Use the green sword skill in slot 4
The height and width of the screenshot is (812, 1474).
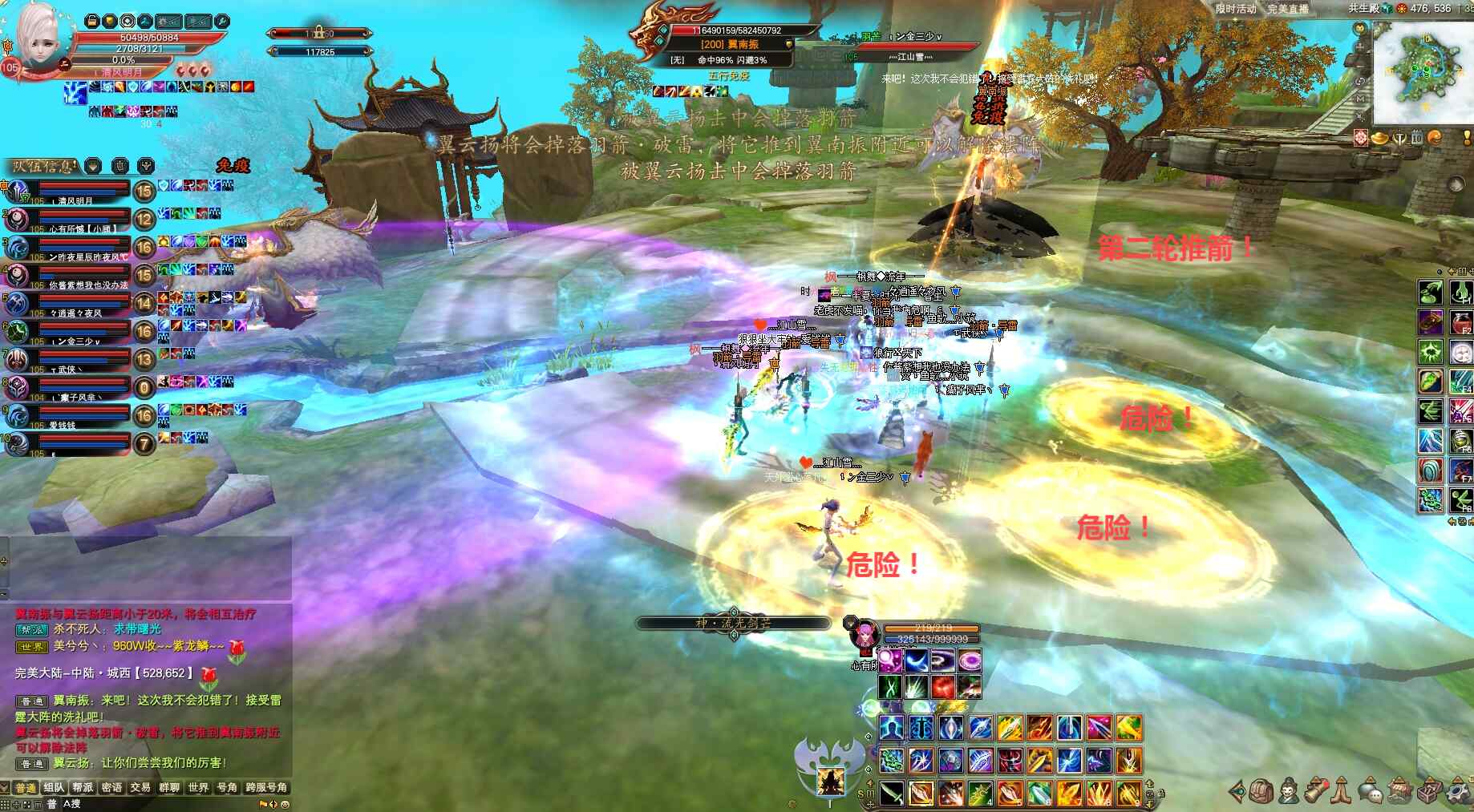click(x=980, y=793)
